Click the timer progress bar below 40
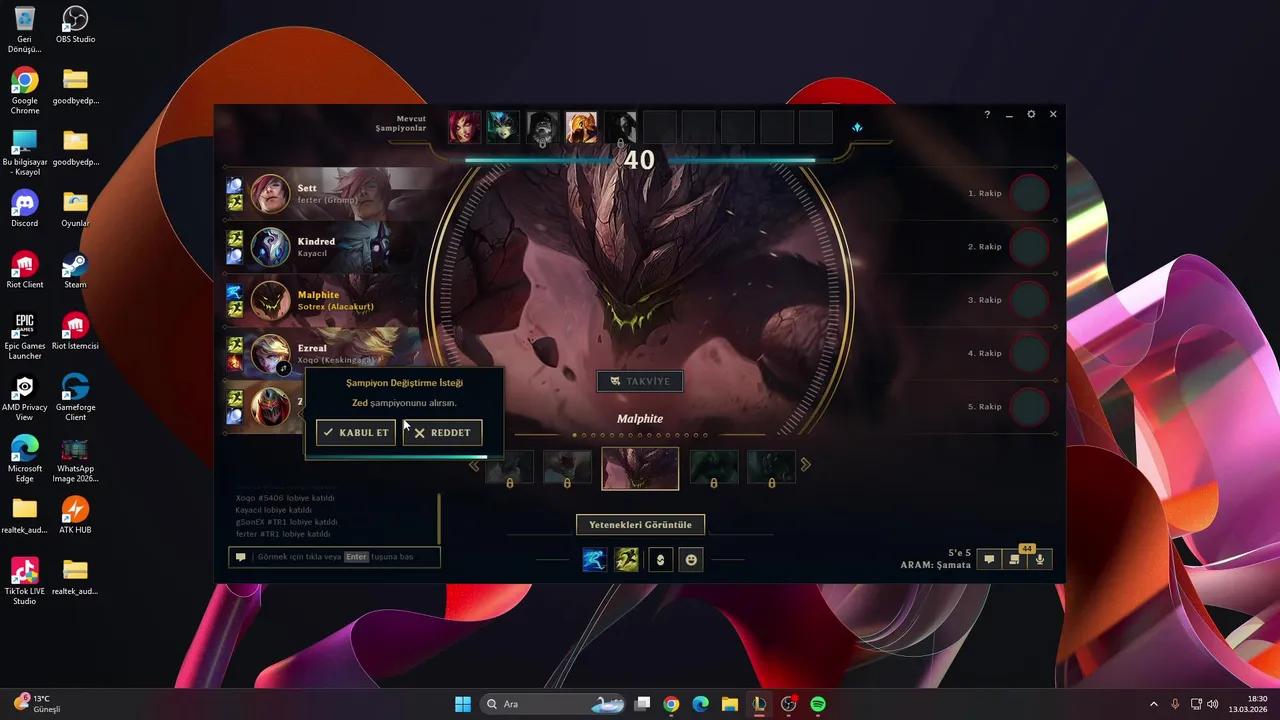Image resolution: width=1280 pixels, height=720 pixels. click(x=640, y=160)
